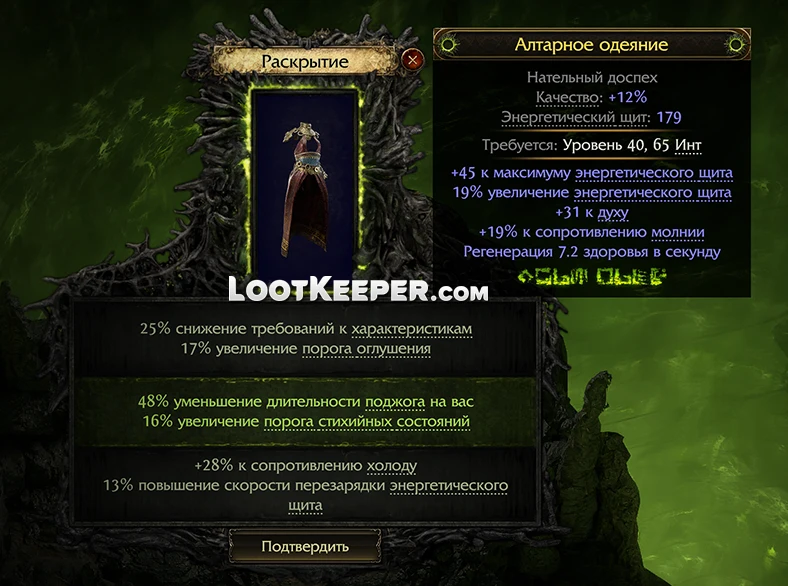
Task: Select the Алтарное одеяние item slot
Action: (305, 186)
